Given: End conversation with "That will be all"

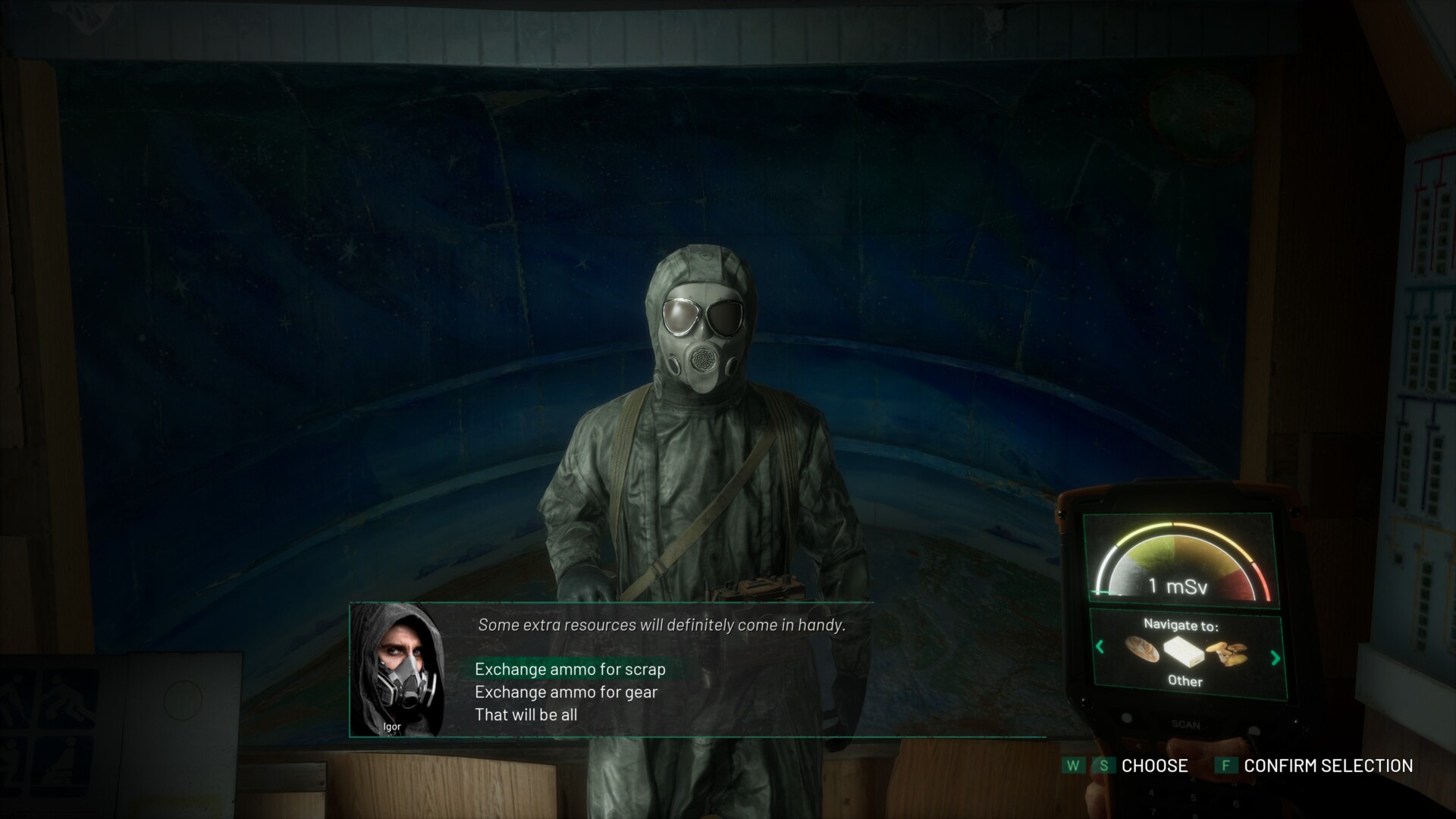Looking at the screenshot, I should coord(526,714).
